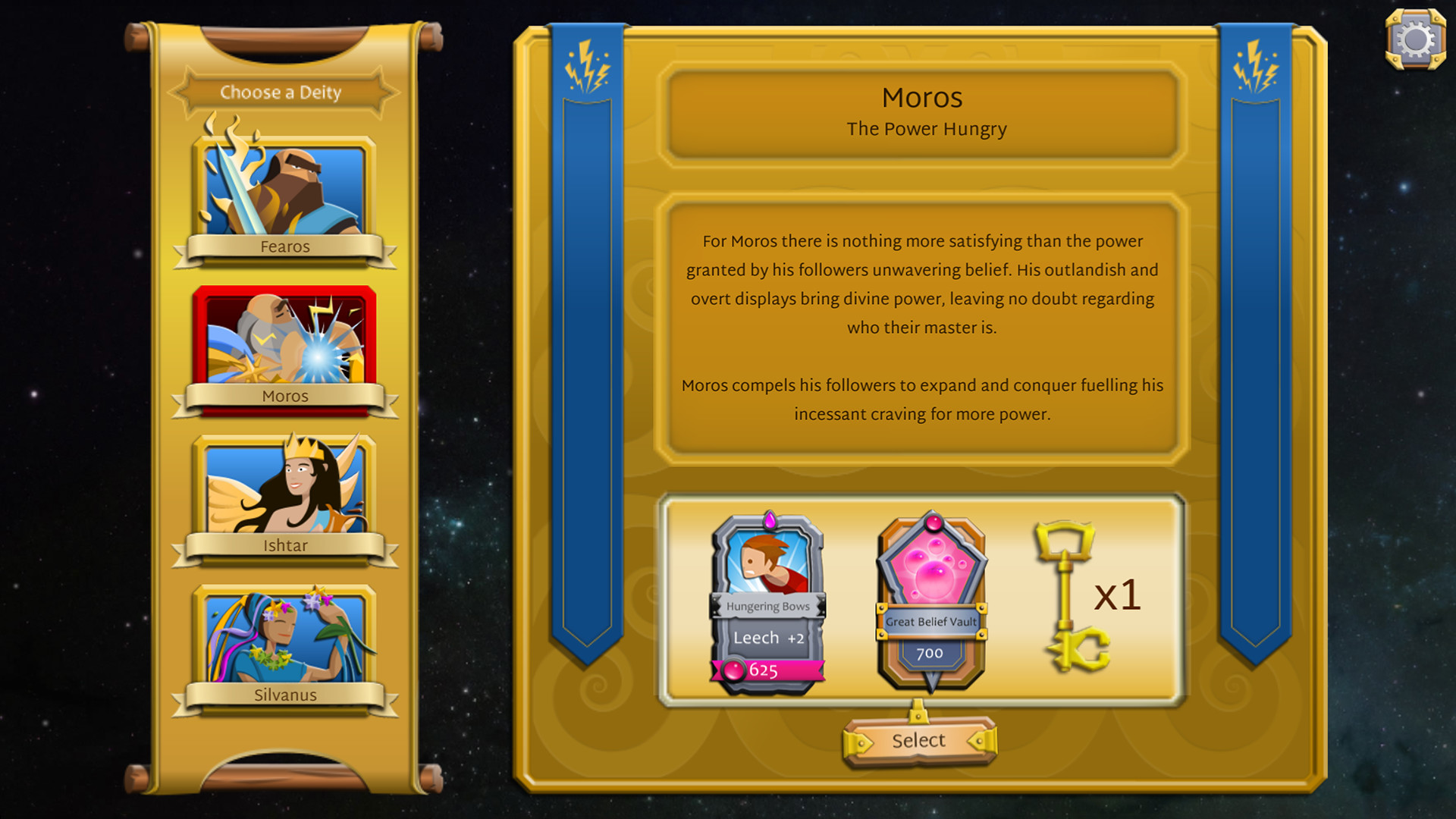Select the Silvanus deity portrait

coord(284,638)
